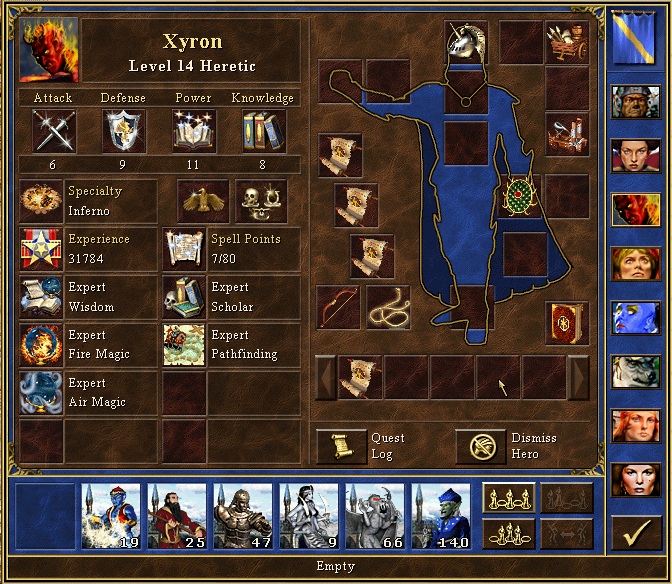Pick the green jeweled shield artifact
This screenshot has height=584, width=672.
tap(521, 196)
